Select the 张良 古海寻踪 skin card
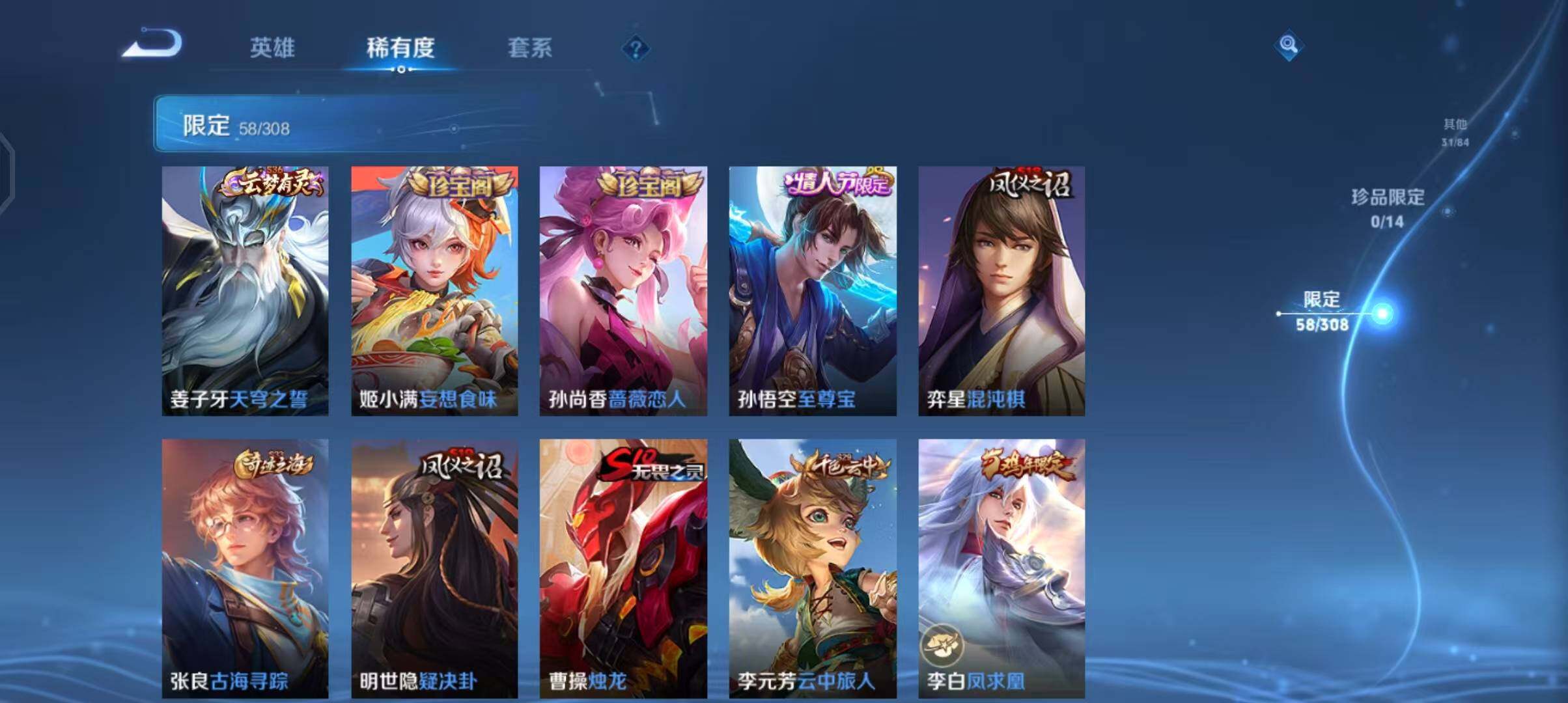Viewport: 1568px width, 703px height. point(245,568)
